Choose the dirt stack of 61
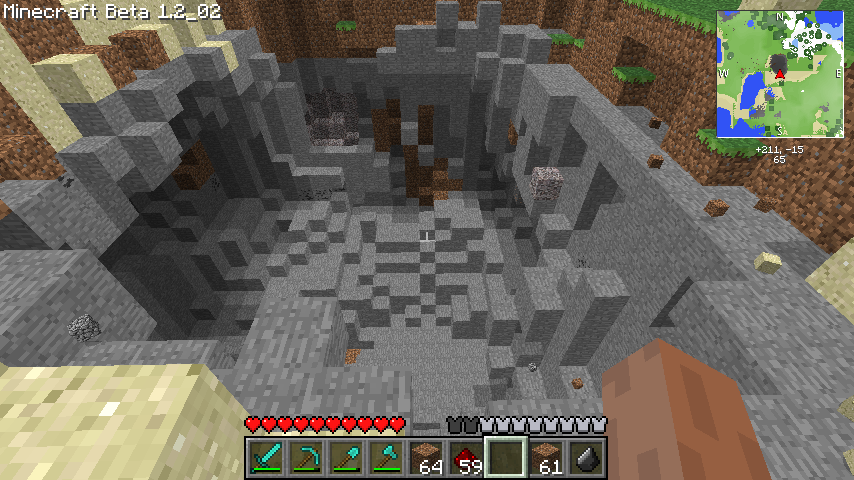The height and width of the screenshot is (480, 854). point(546,457)
